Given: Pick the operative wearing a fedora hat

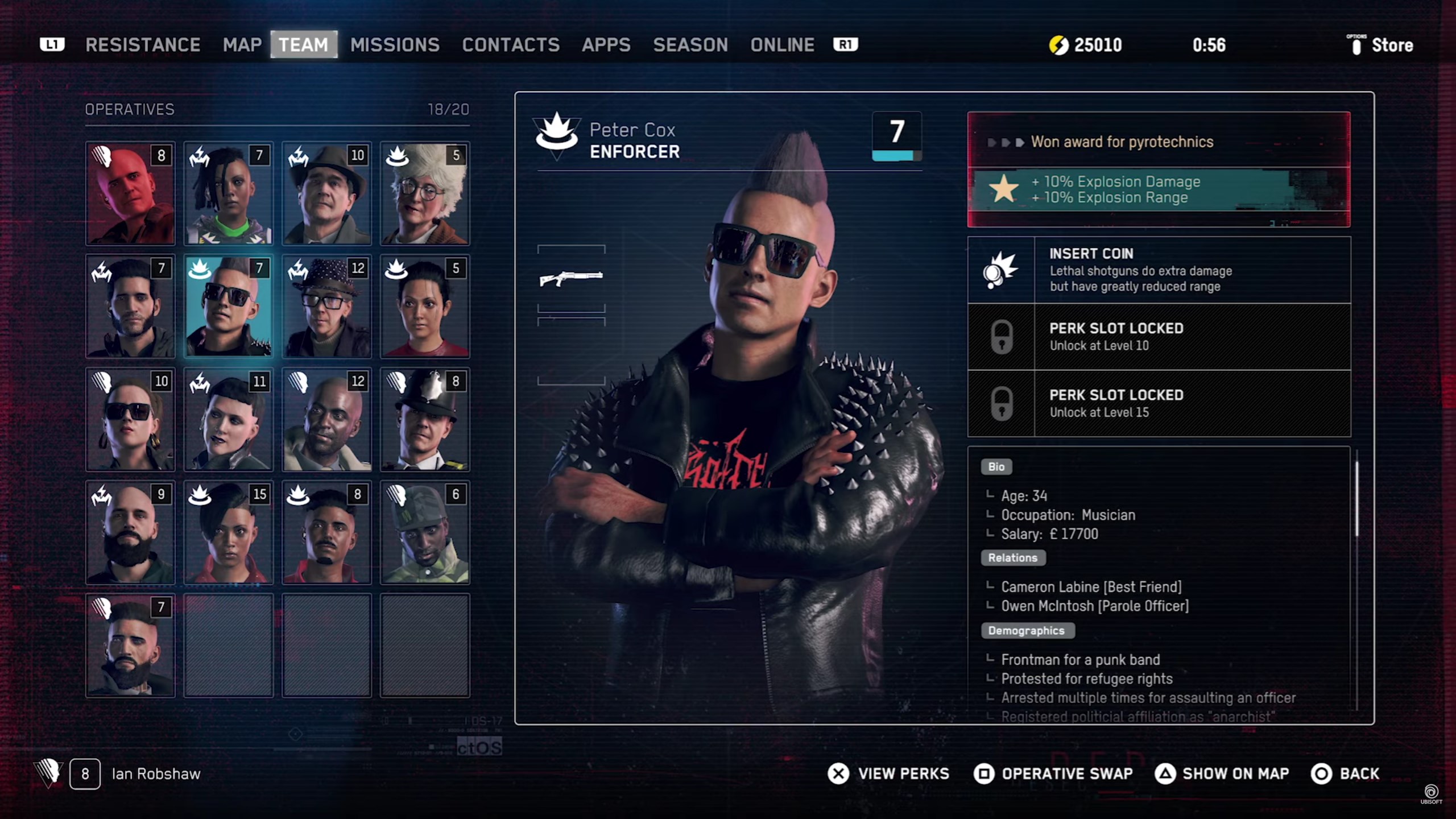Looking at the screenshot, I should pyautogui.click(x=326, y=193).
